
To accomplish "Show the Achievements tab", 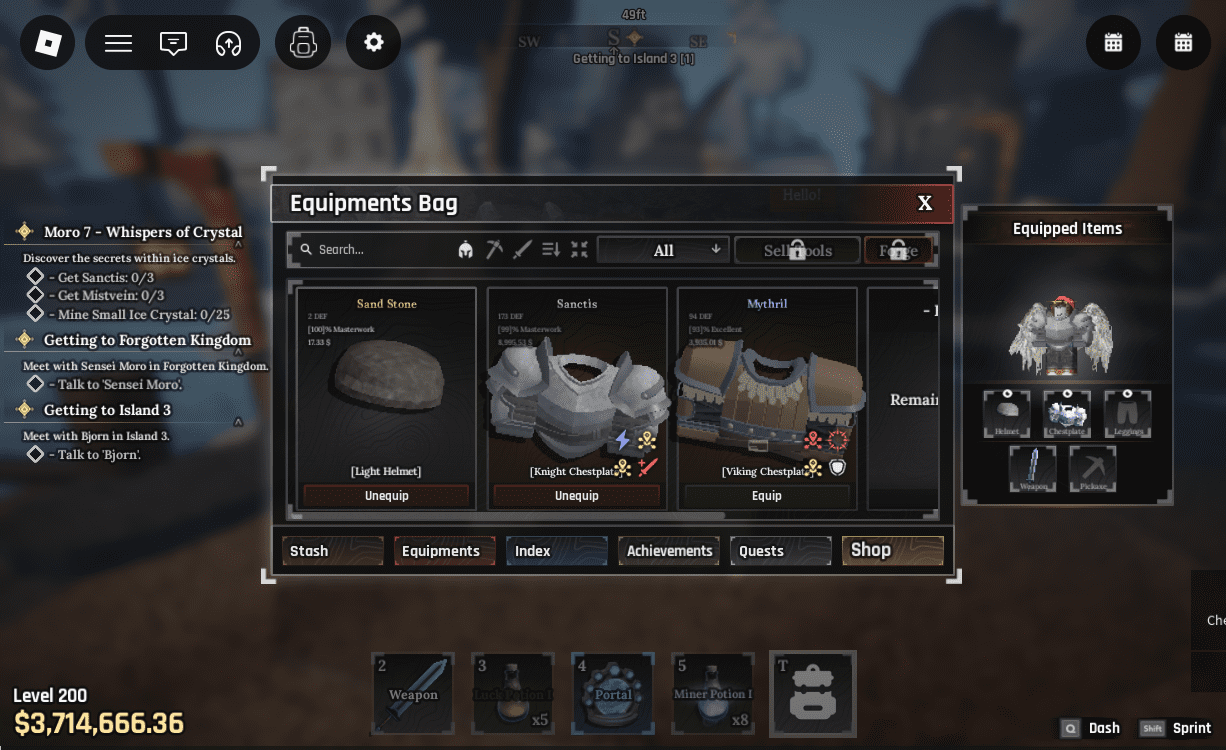I will click(x=669, y=551).
